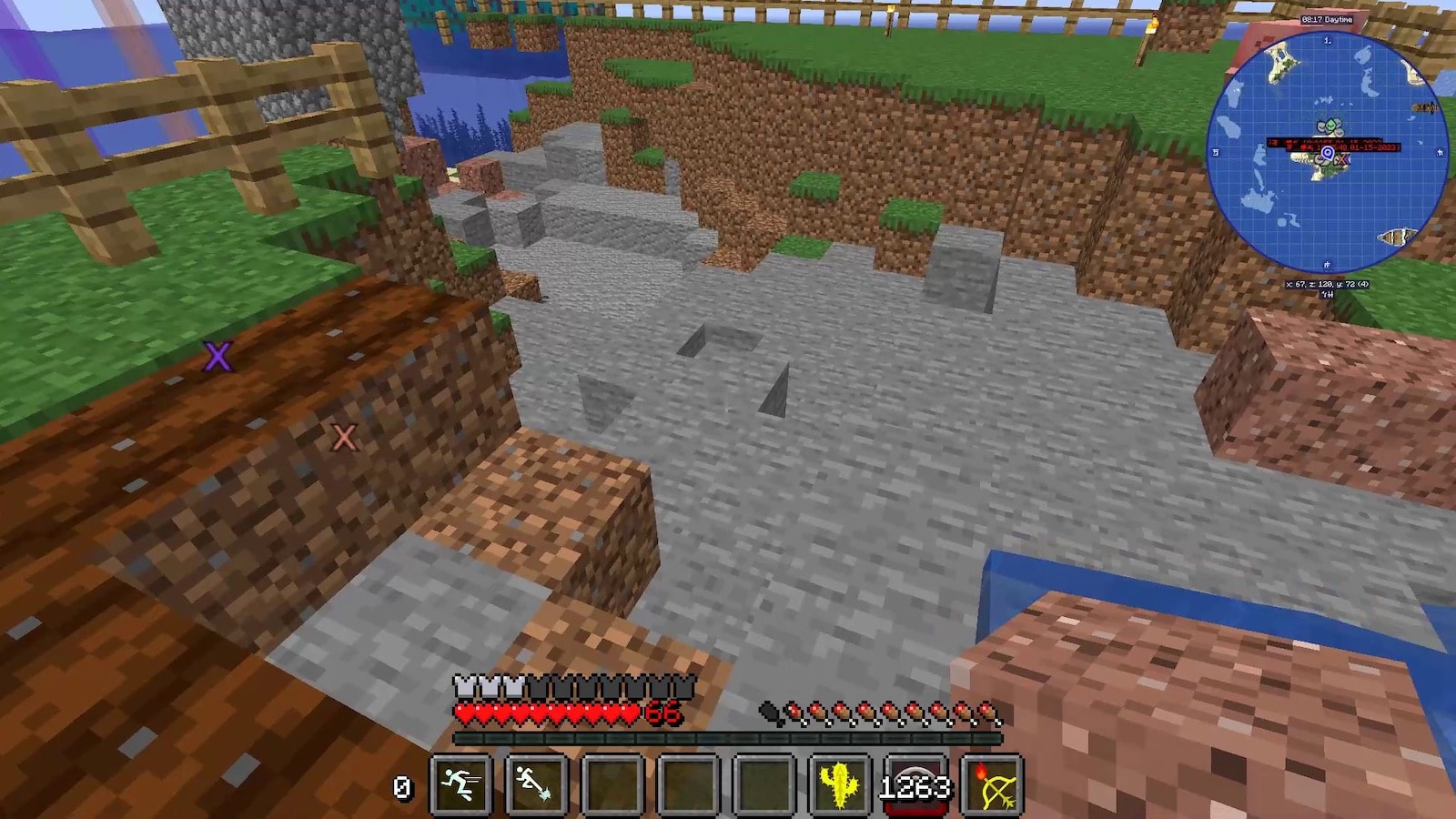Screen dimensions: 1456x819
Task: Select the sprinting figure hotbar slot
Action: pos(460,784)
